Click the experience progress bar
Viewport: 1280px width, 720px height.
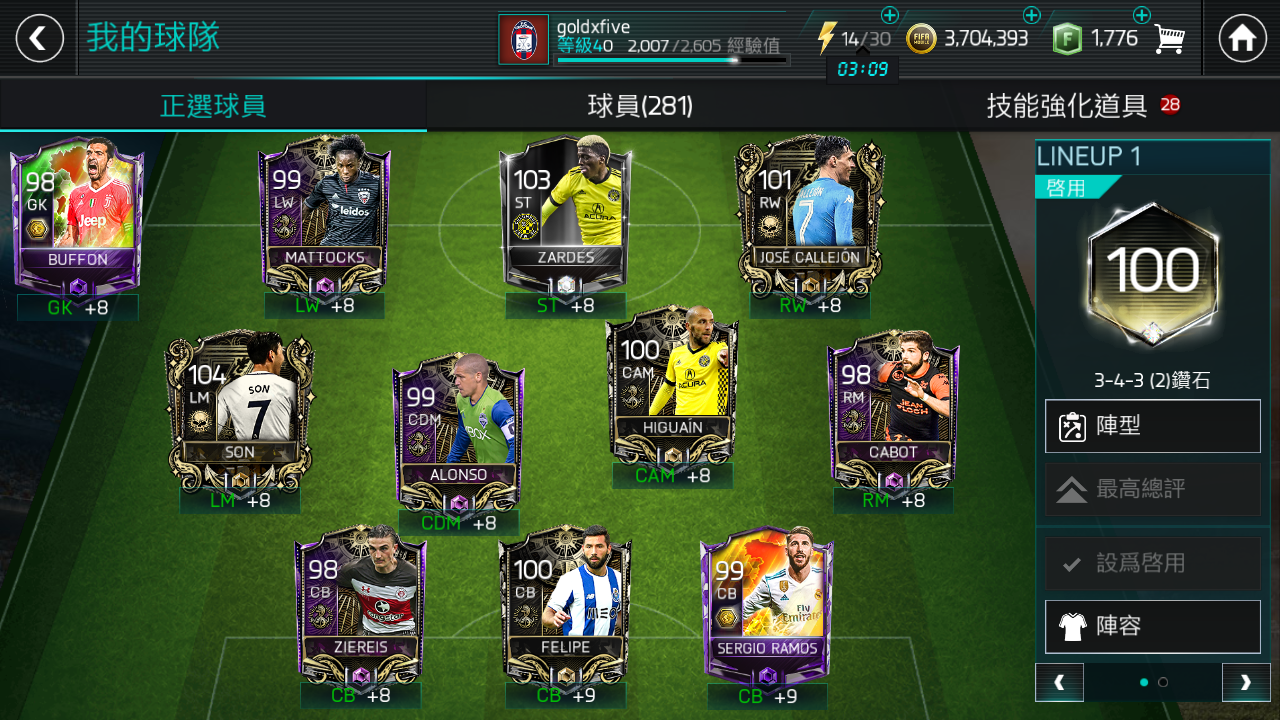[x=672, y=60]
